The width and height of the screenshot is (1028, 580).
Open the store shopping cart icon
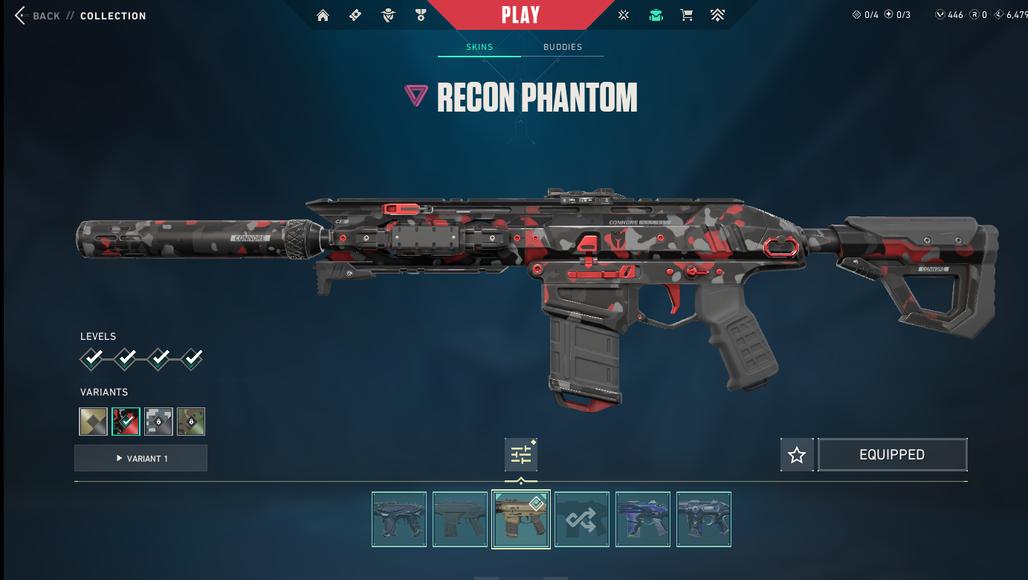[687, 15]
